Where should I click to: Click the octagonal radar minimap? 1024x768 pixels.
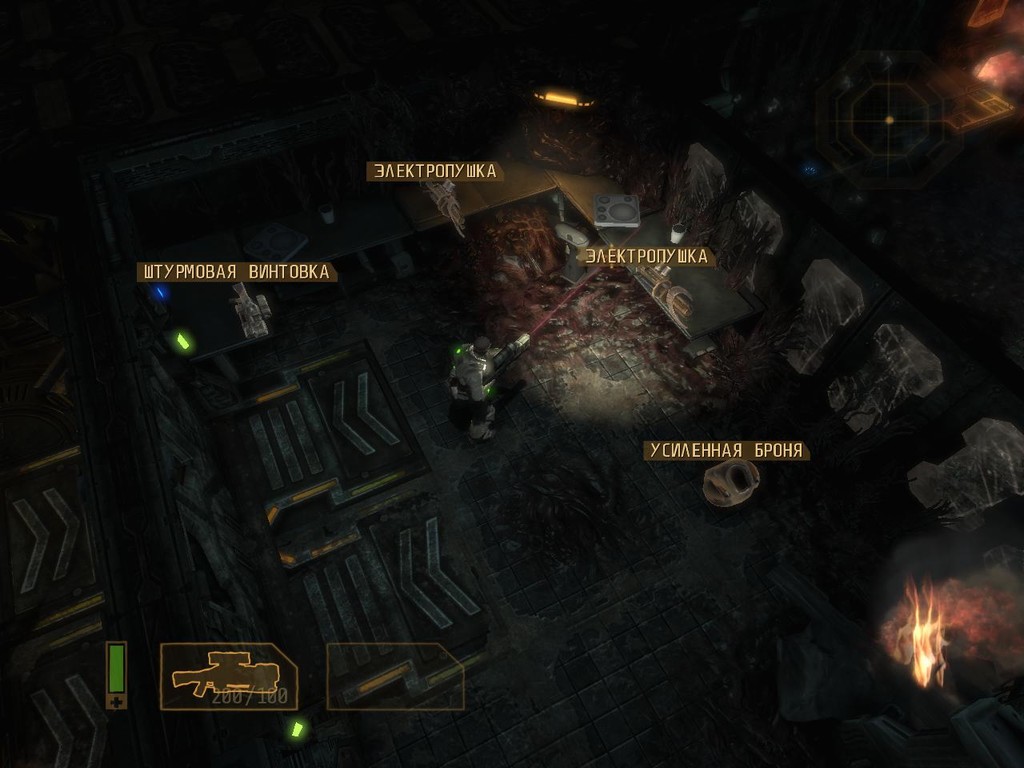tap(888, 120)
